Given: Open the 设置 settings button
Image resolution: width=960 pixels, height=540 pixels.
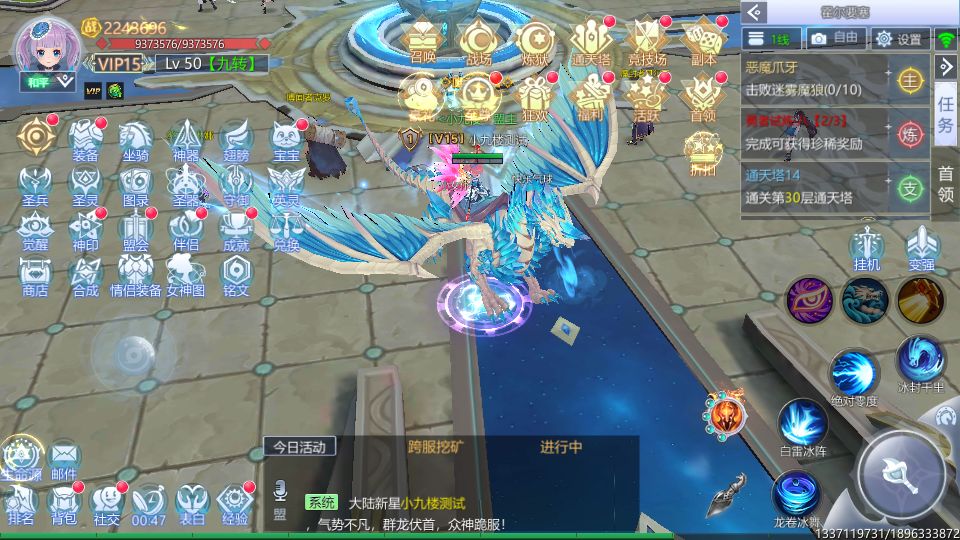Looking at the screenshot, I should coord(898,39).
